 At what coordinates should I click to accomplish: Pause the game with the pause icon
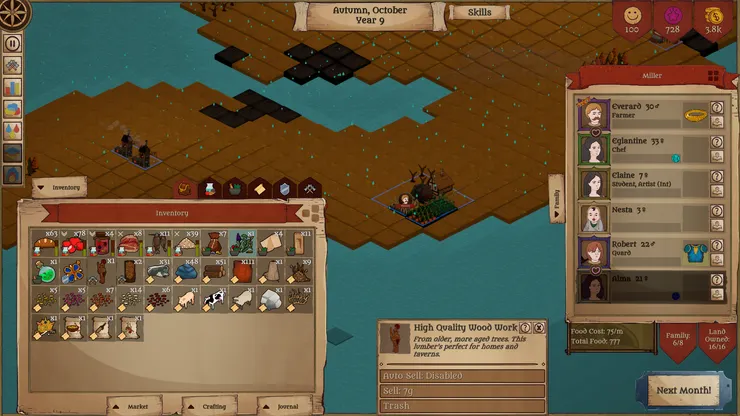point(13,43)
